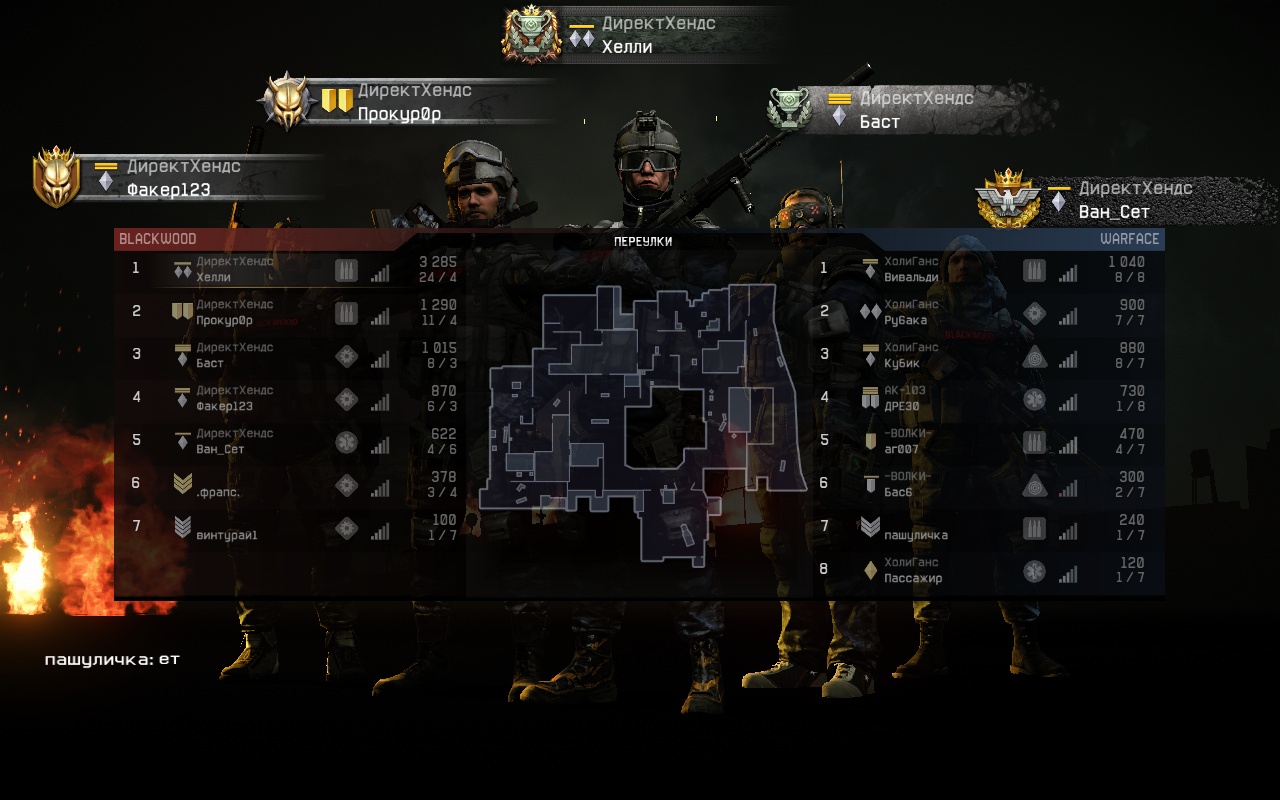This screenshot has height=800, width=1280.
Task: Select Хелли's row in the scoreboard
Action: coord(290,270)
